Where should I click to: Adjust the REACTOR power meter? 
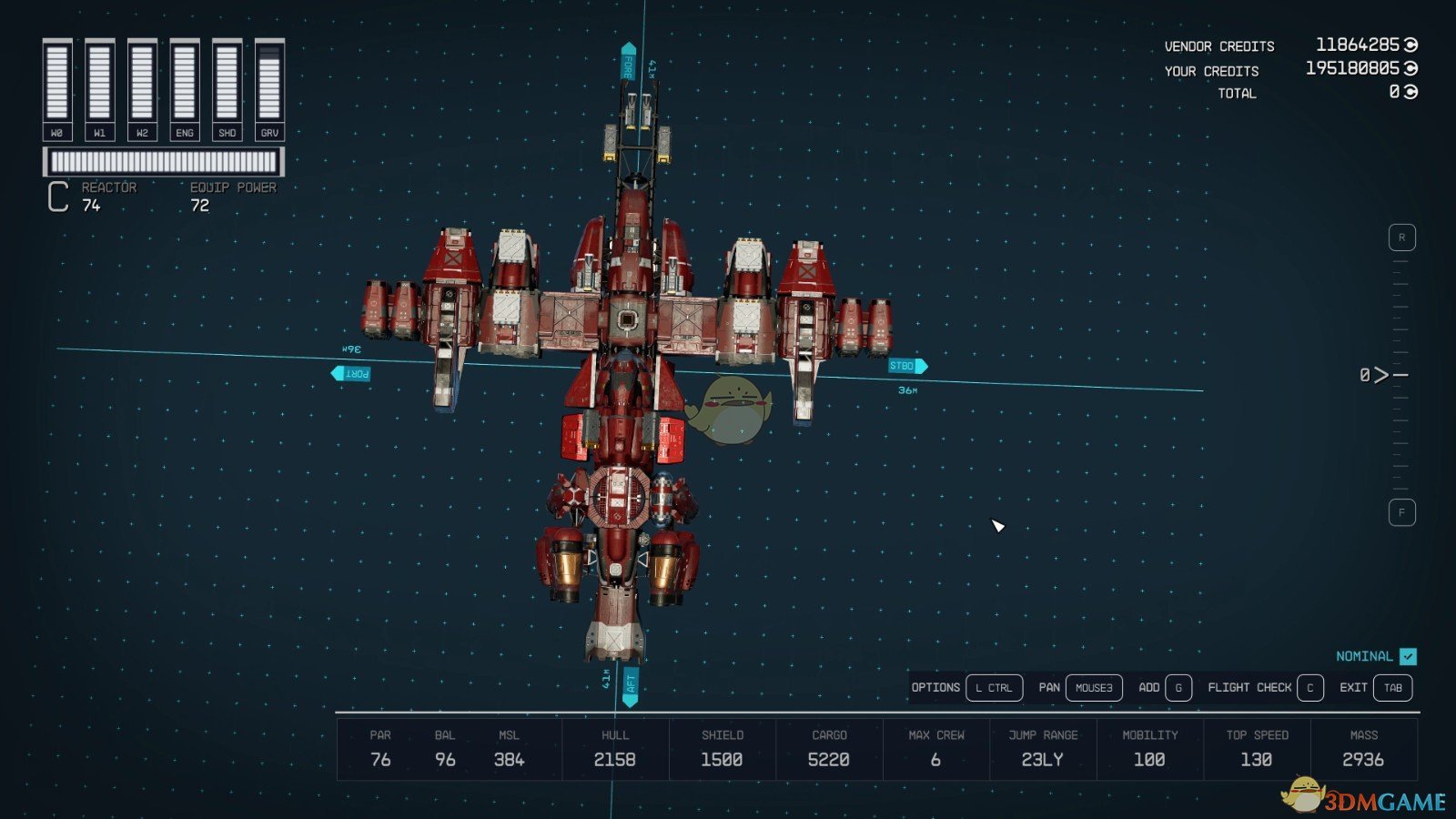point(164,161)
